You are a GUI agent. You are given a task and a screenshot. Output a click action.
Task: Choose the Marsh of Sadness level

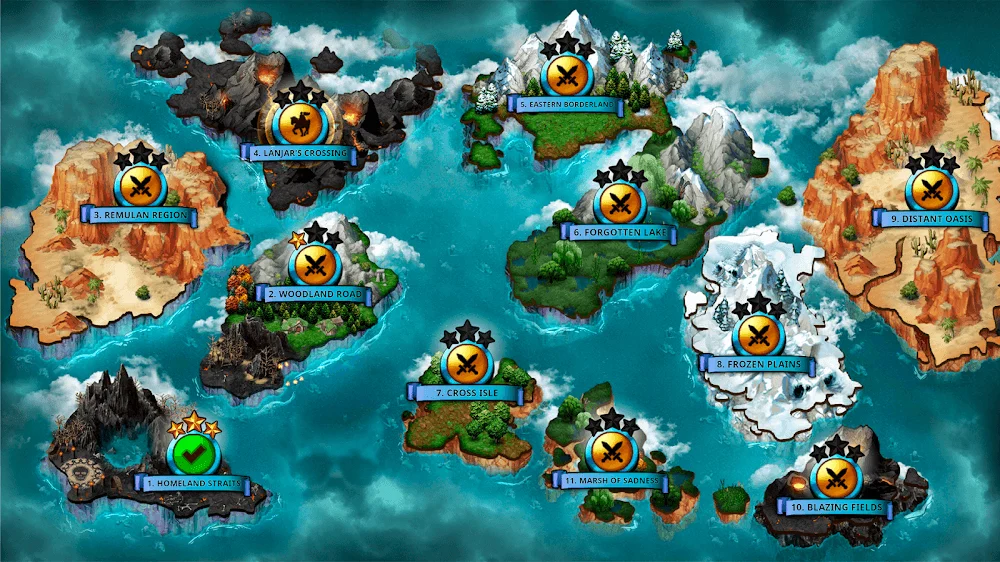[x=610, y=452]
